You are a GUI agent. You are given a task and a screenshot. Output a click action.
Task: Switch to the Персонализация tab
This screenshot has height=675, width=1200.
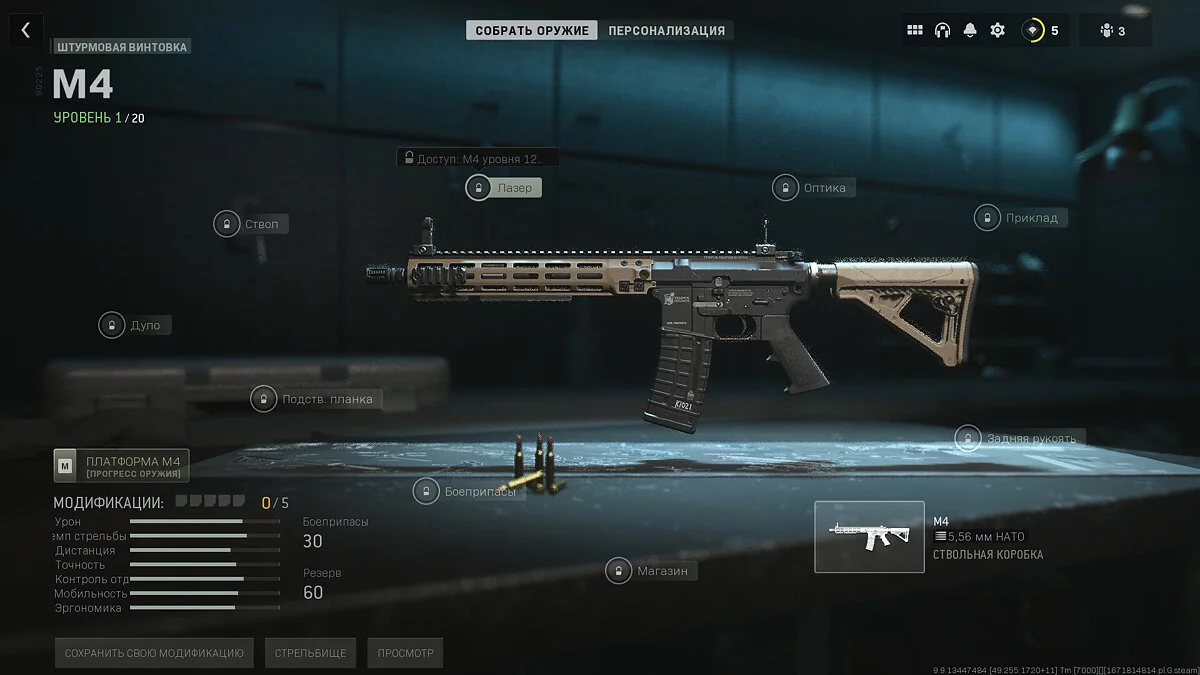666,30
